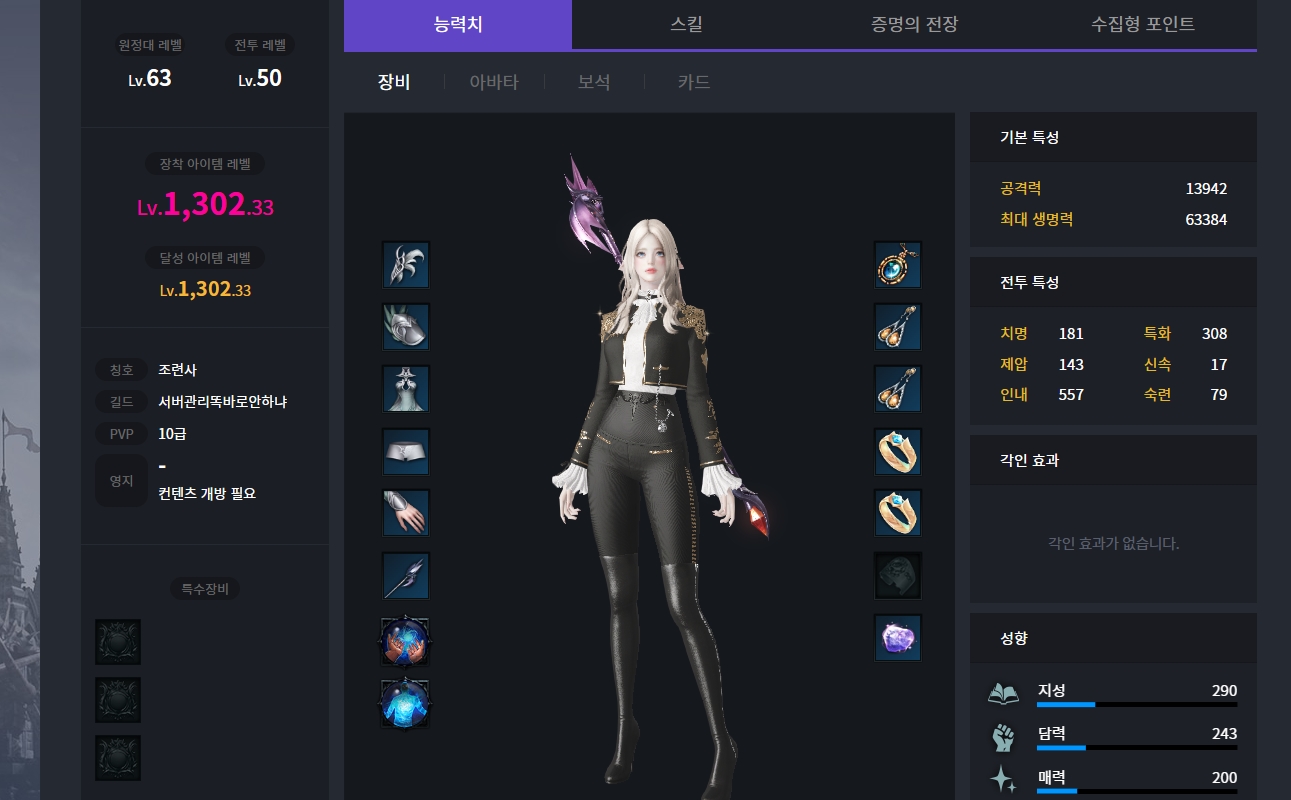This screenshot has width=1291, height=800.
Task: Click the shoulder armor equipment slot
Action: click(x=406, y=327)
